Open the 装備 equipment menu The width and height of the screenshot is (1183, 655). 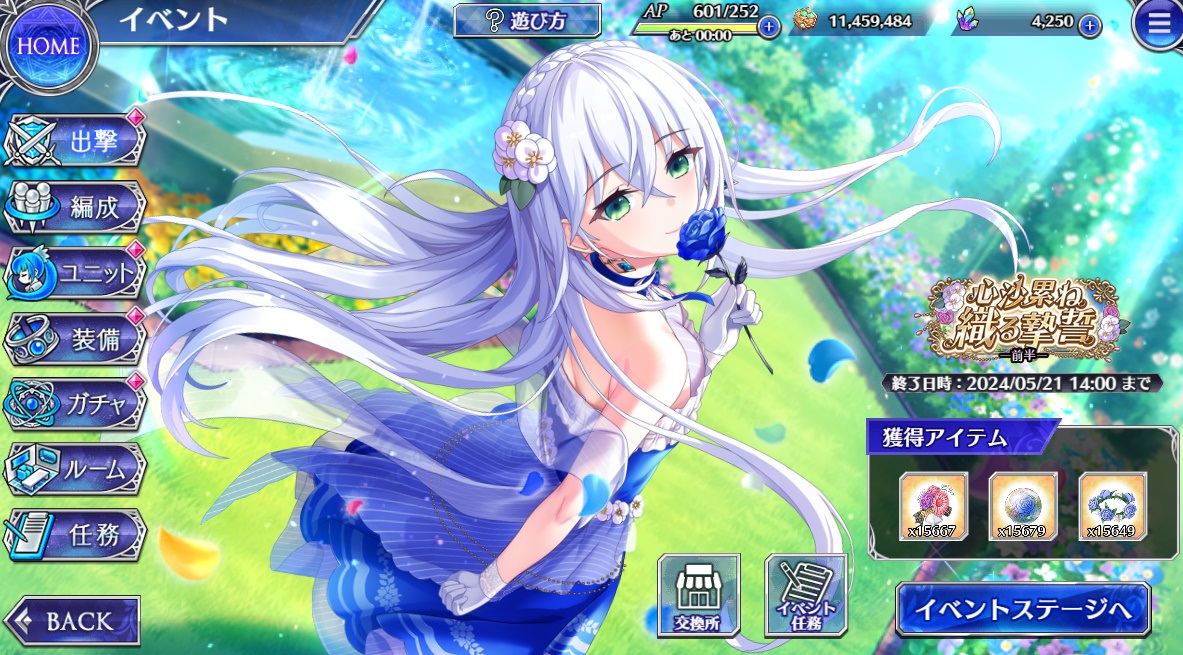click(x=80, y=338)
